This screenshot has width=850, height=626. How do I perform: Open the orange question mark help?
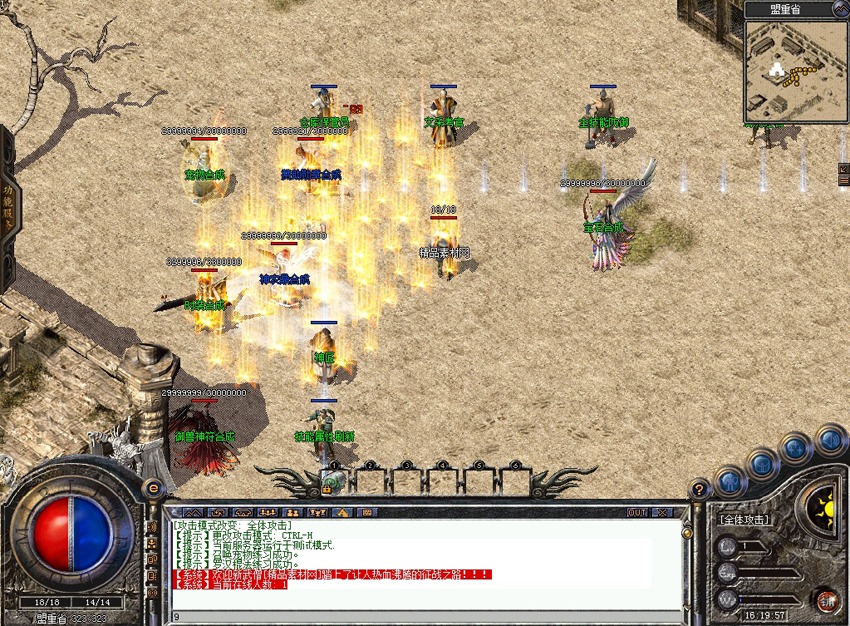tap(700, 489)
